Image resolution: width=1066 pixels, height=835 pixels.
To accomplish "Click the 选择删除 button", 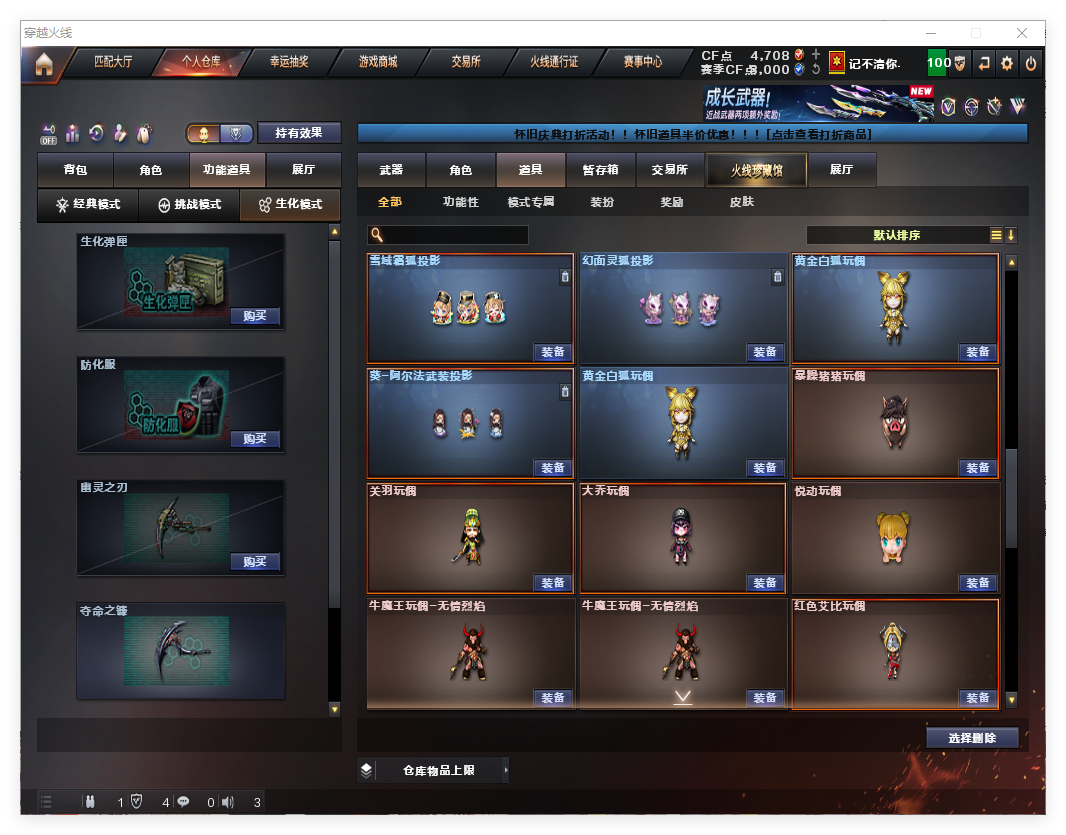I will pyautogui.click(x=972, y=738).
